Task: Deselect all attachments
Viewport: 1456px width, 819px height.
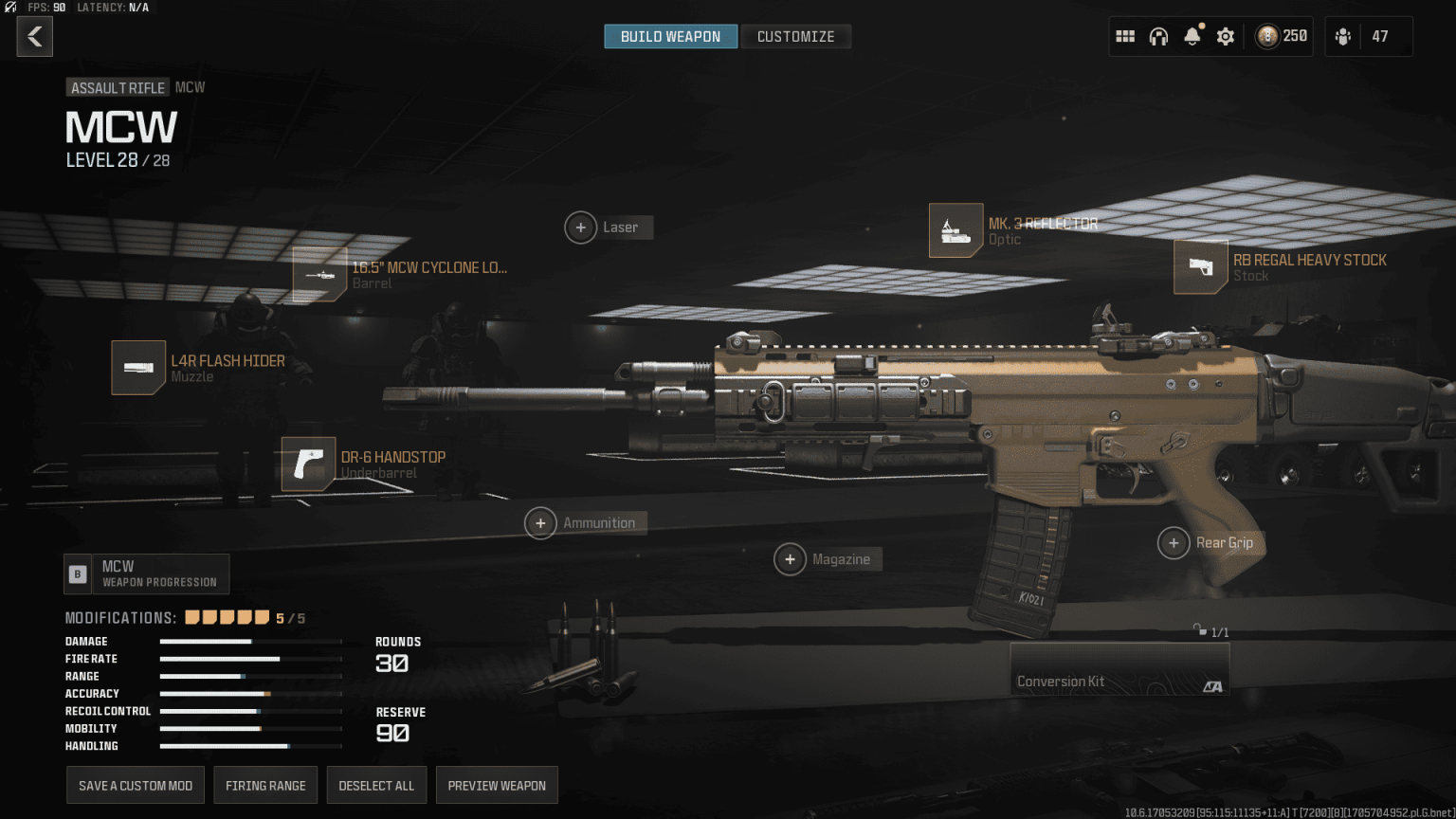Action: coord(376,786)
